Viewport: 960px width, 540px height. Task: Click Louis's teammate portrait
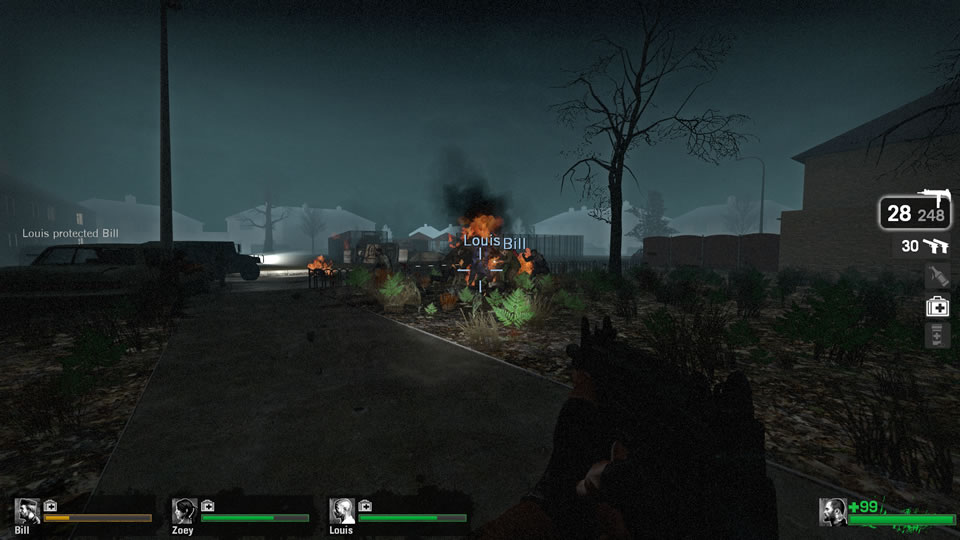[x=342, y=512]
